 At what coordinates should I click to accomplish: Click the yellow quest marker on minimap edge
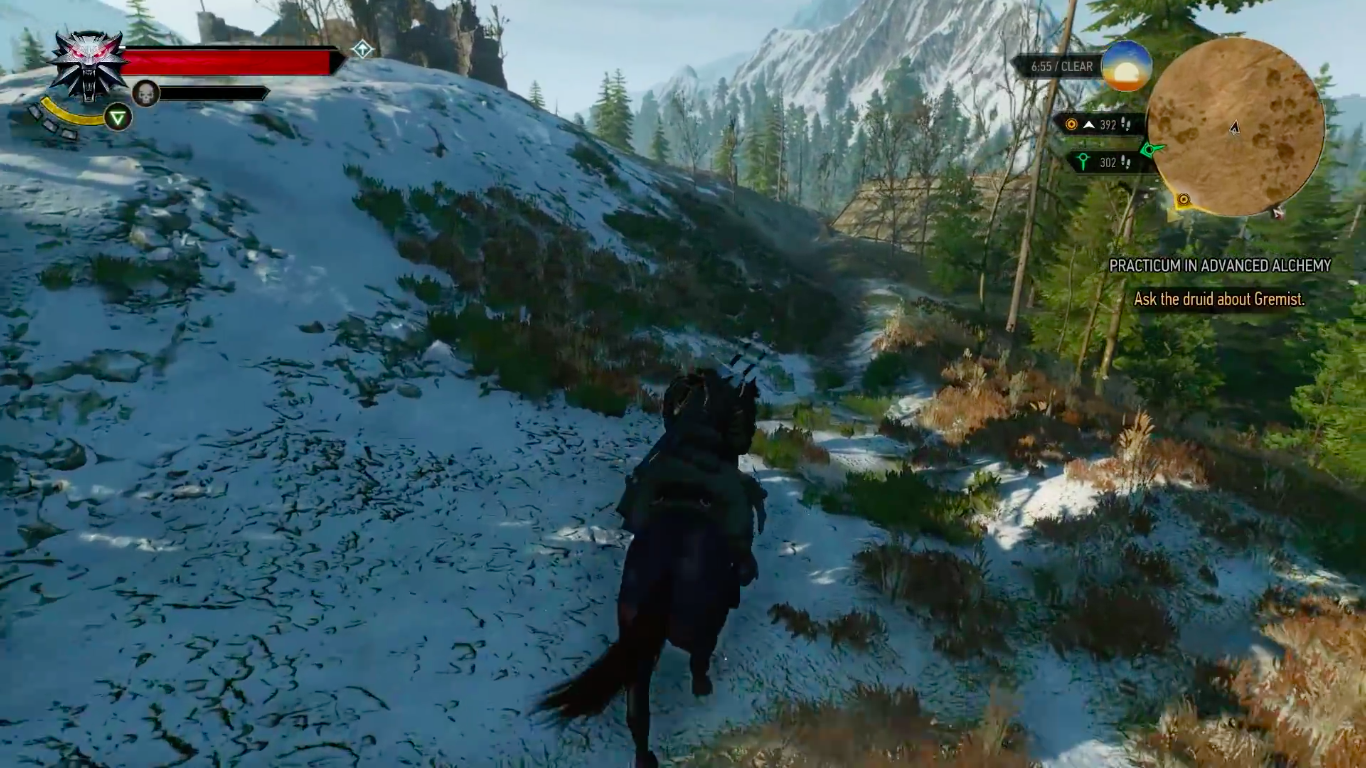tap(1183, 200)
